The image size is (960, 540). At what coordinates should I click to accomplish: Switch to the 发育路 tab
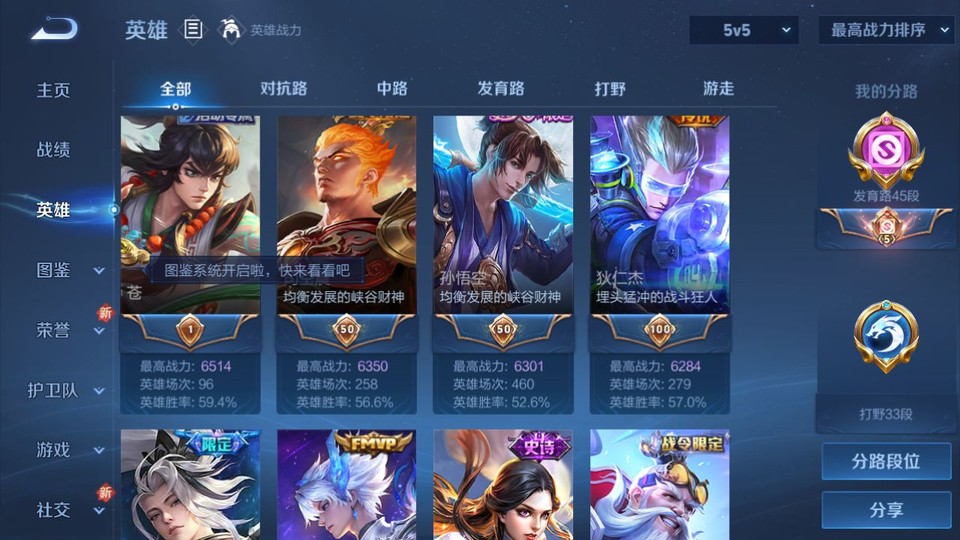500,88
